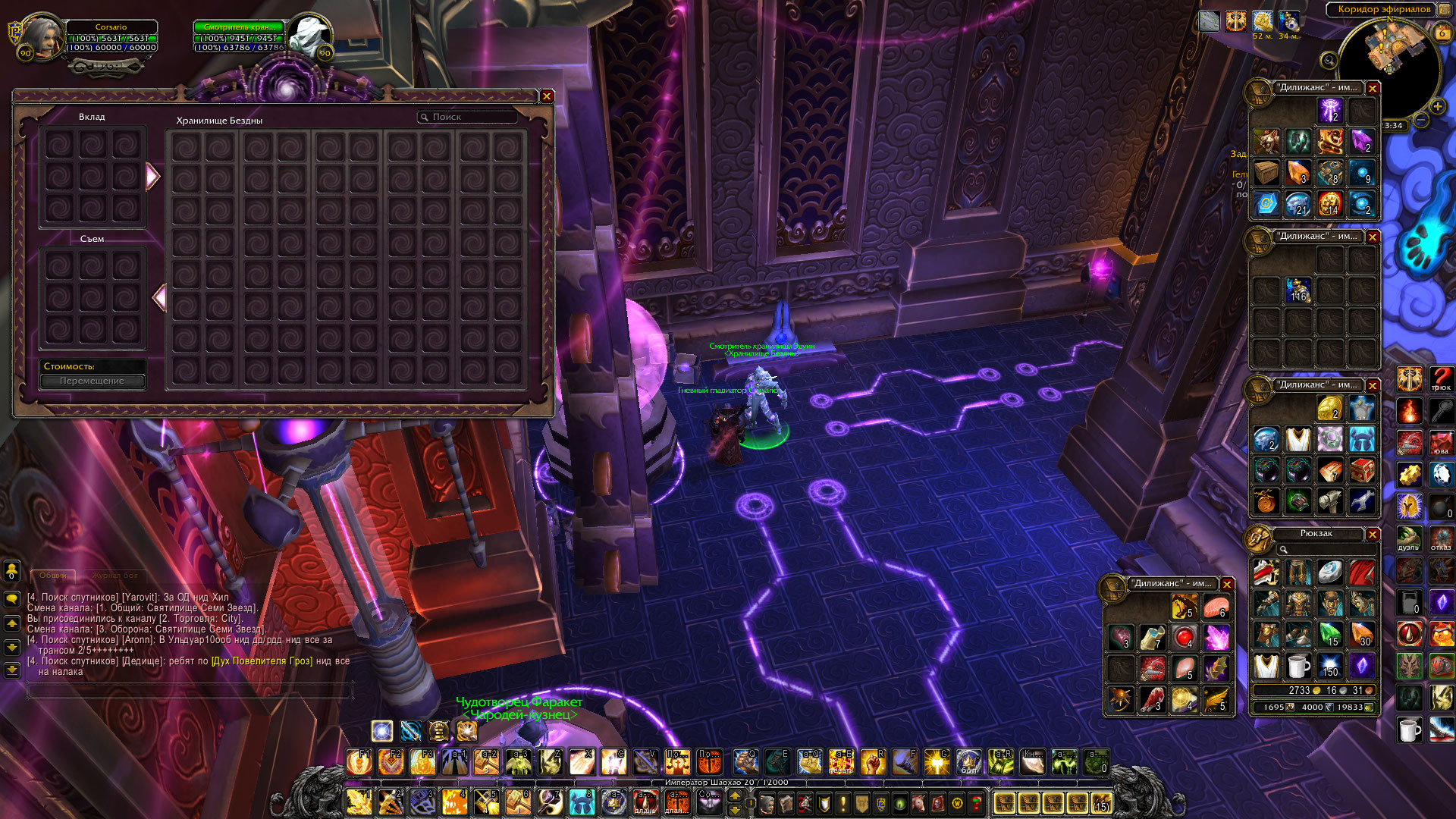Open the social button with yellow figure
The height and width of the screenshot is (819, 1456).
click(x=11, y=570)
